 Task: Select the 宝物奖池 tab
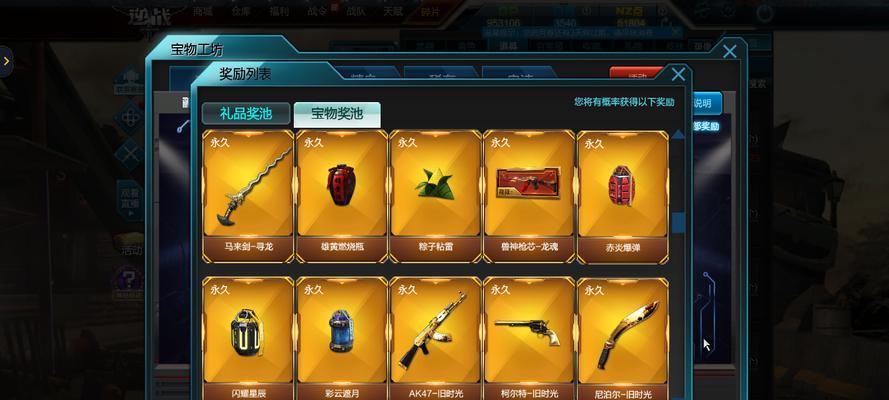coord(337,114)
